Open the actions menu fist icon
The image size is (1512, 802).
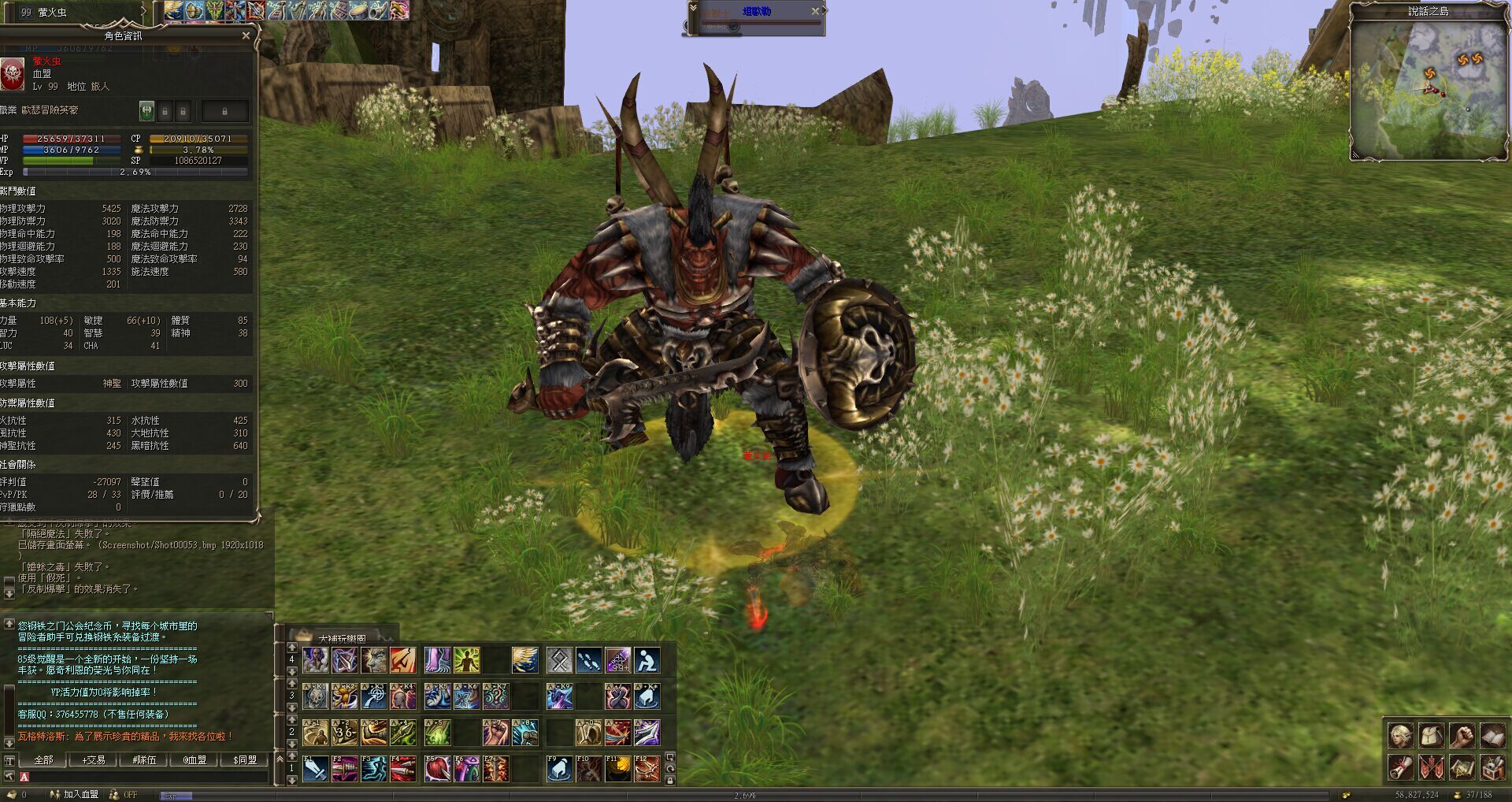[x=1462, y=736]
